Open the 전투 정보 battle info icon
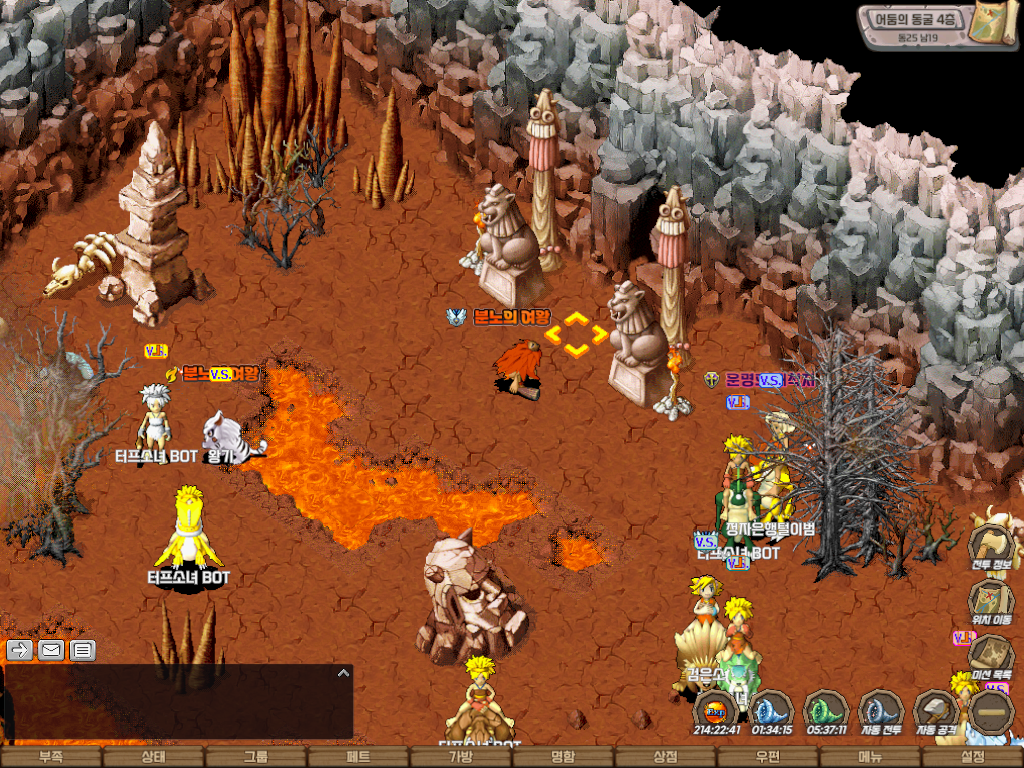Viewport: 1024px width, 768px height. click(990, 546)
